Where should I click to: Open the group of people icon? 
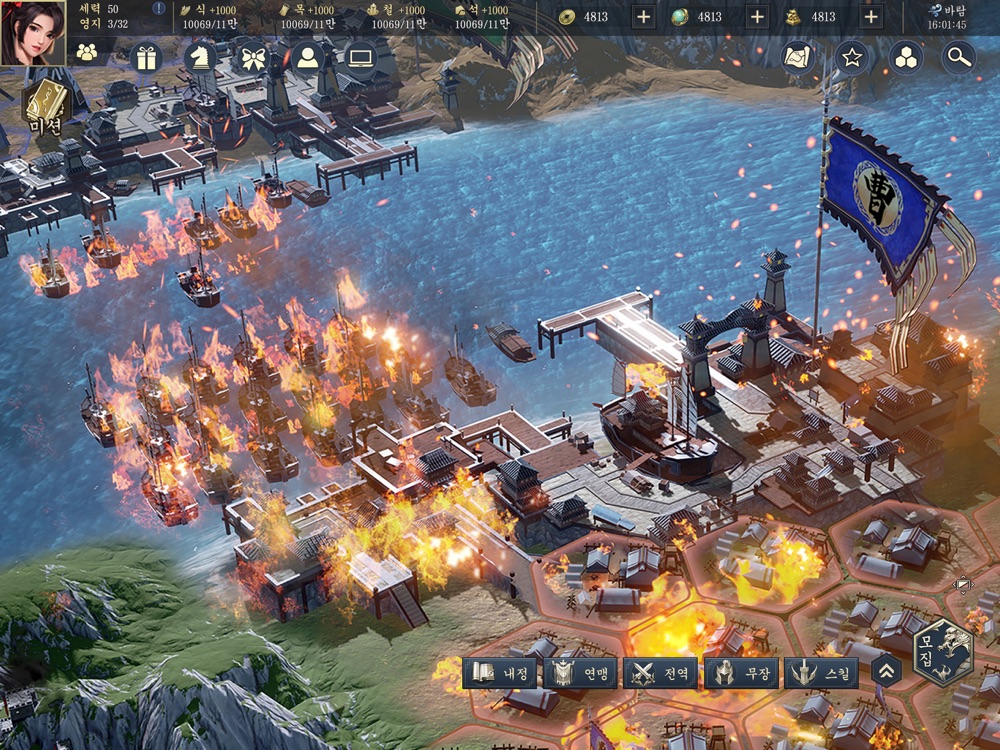(x=87, y=54)
